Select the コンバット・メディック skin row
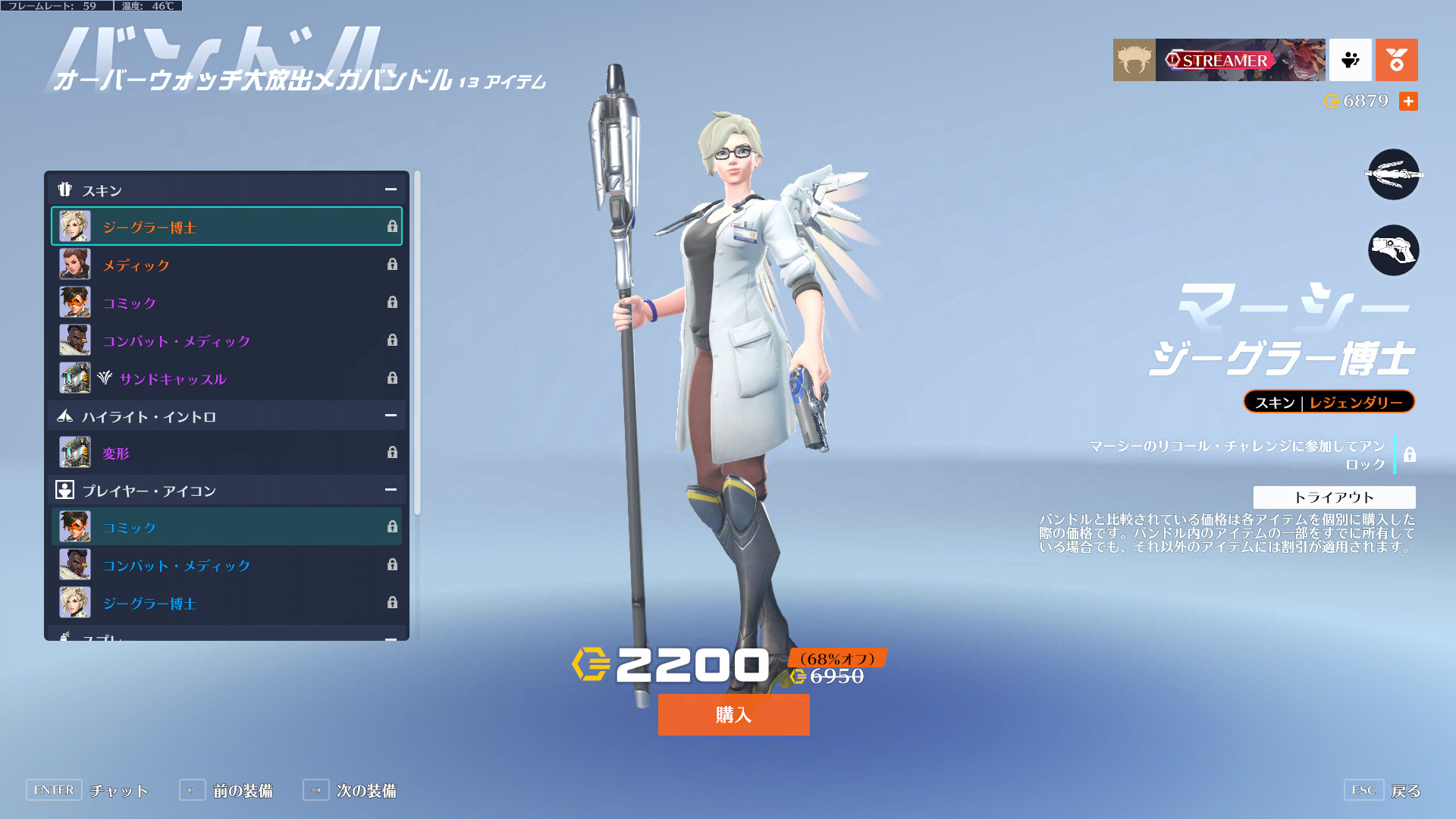Screen dimensions: 1456x819 (226, 340)
